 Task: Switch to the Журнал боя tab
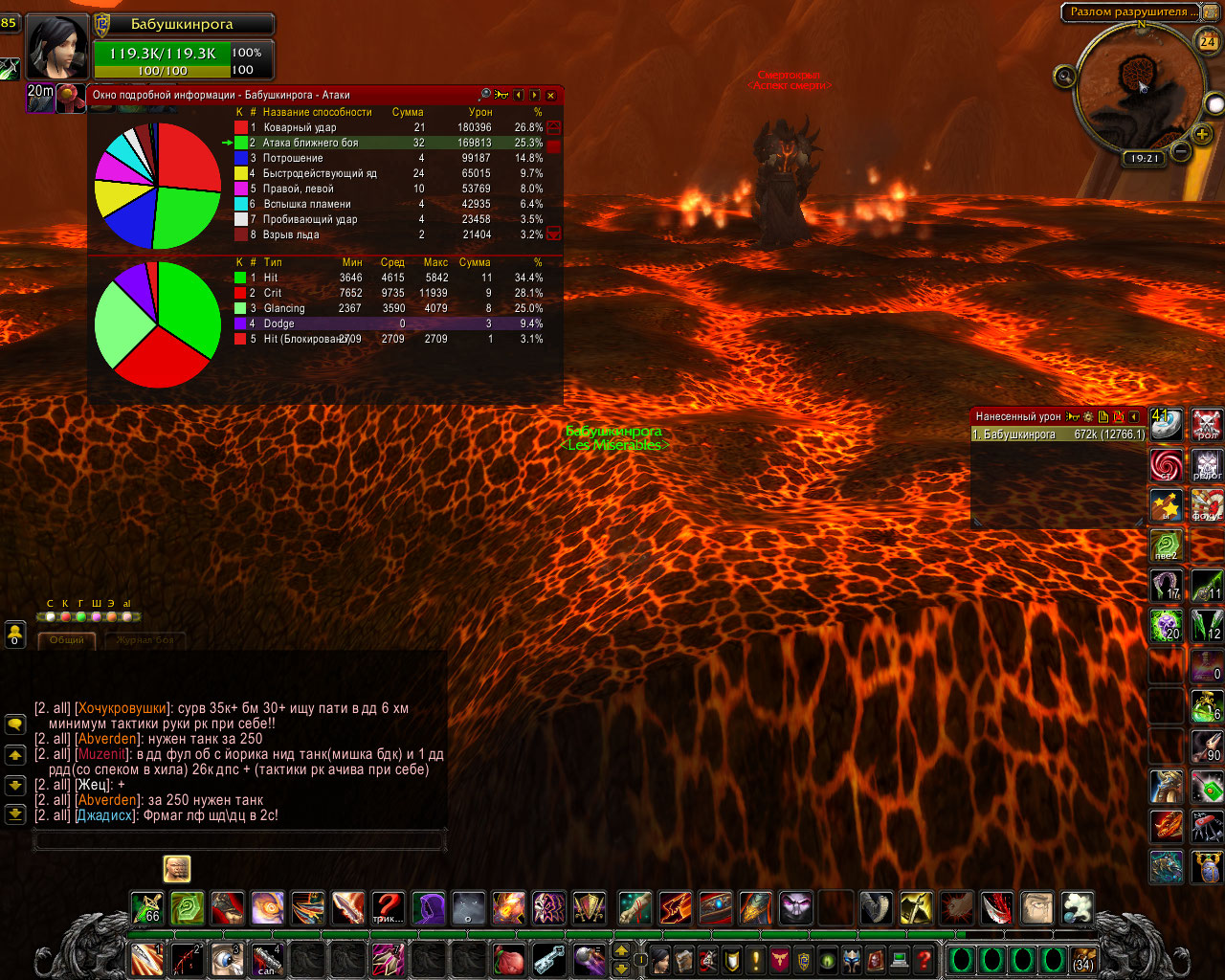(x=145, y=639)
